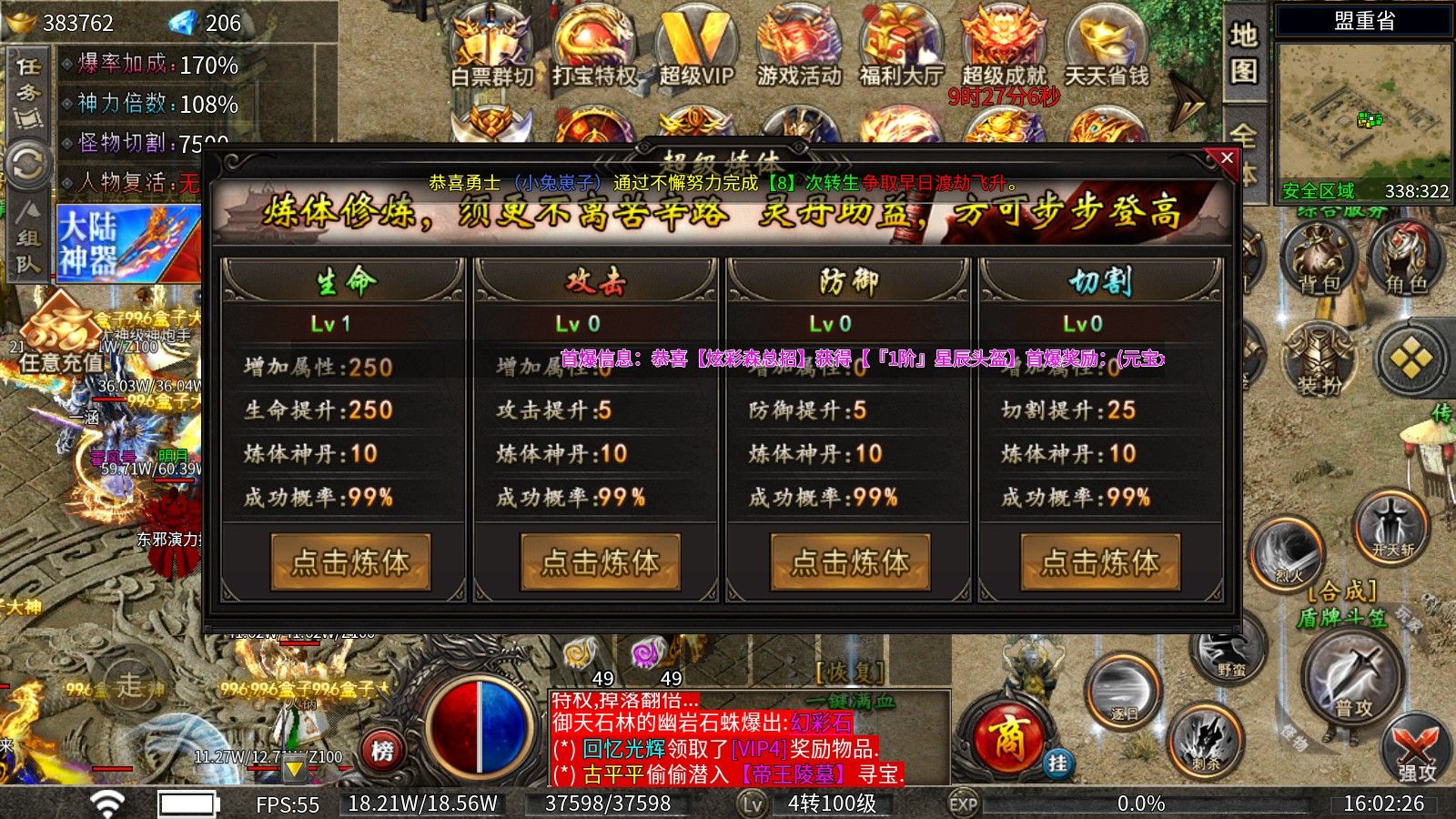The width and height of the screenshot is (1456, 819).
Task: Open the 榜 ranking button
Action: point(382,752)
